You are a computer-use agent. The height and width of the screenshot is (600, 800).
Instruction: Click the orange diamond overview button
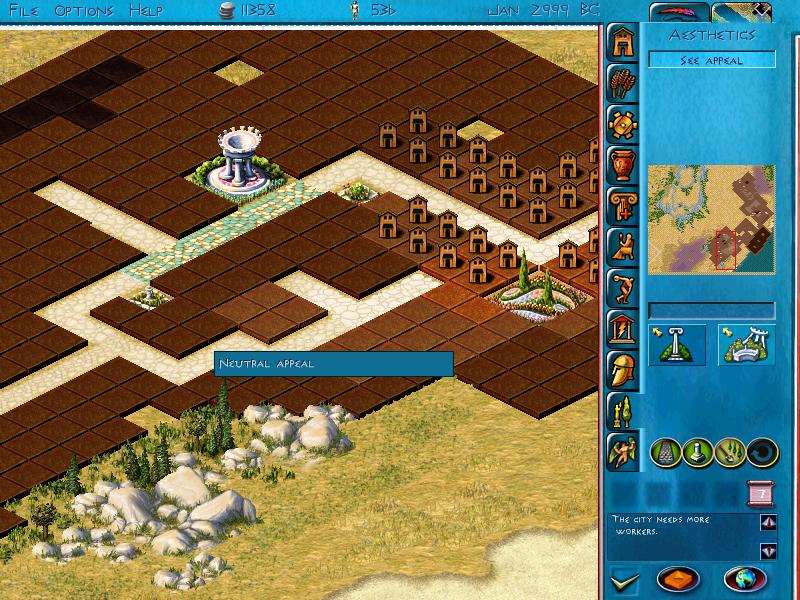point(677,579)
